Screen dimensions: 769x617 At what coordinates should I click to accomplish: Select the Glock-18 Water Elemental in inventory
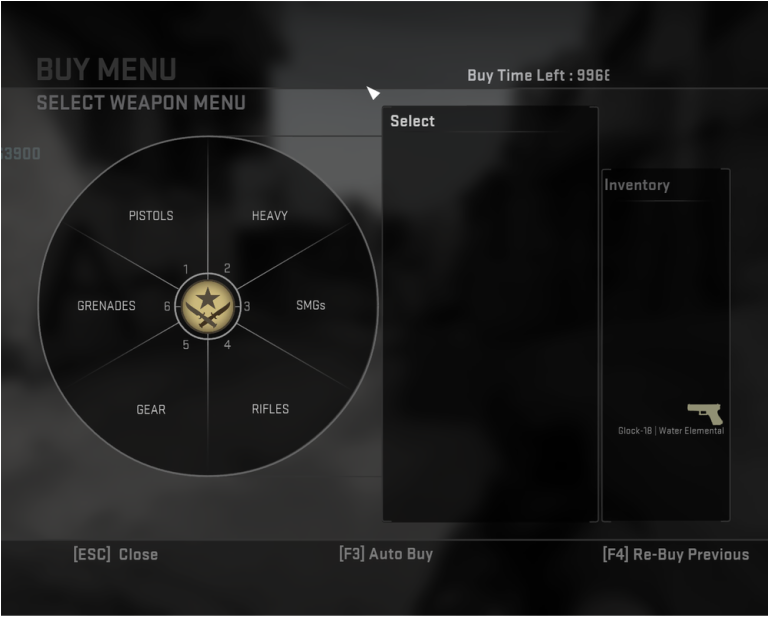pyautogui.click(x=705, y=415)
